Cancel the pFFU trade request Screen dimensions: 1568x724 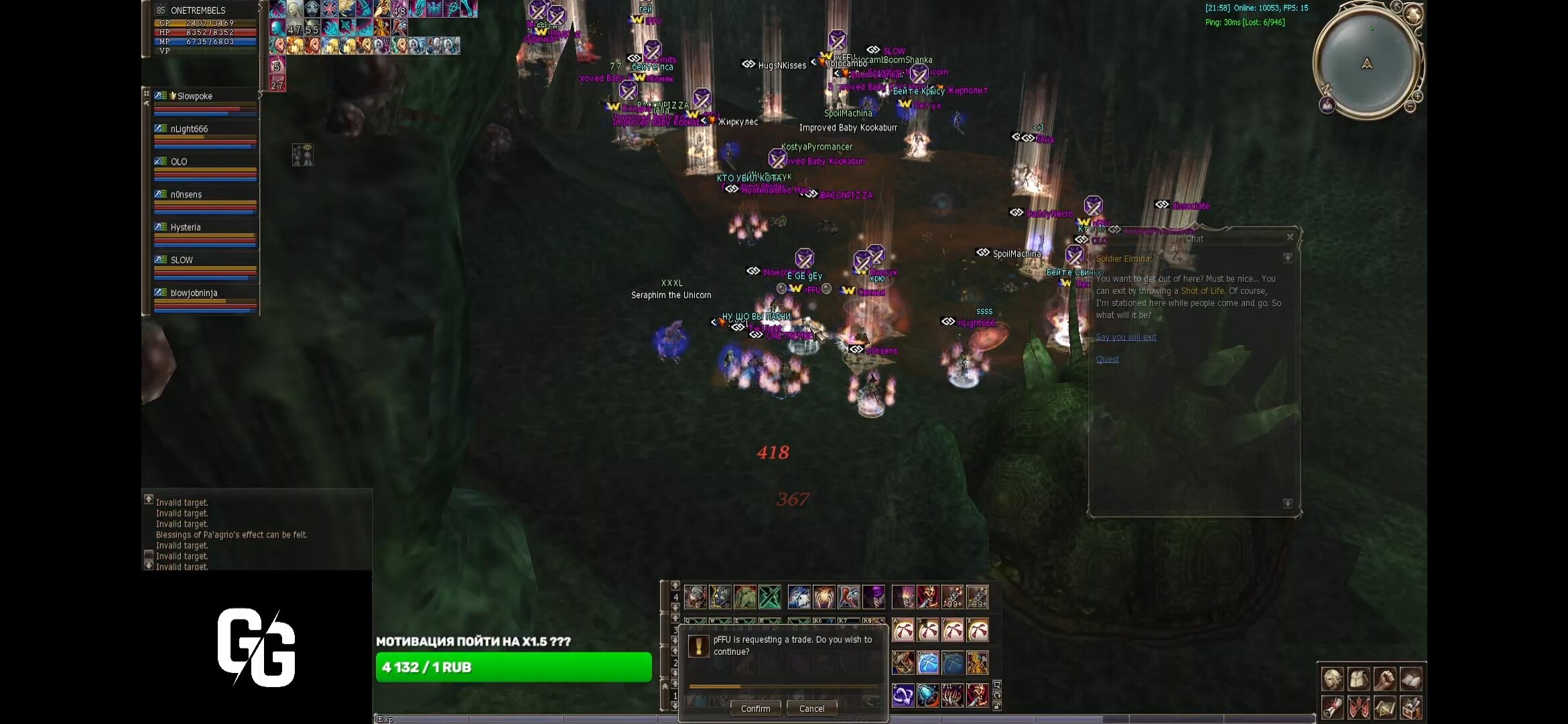(811, 709)
